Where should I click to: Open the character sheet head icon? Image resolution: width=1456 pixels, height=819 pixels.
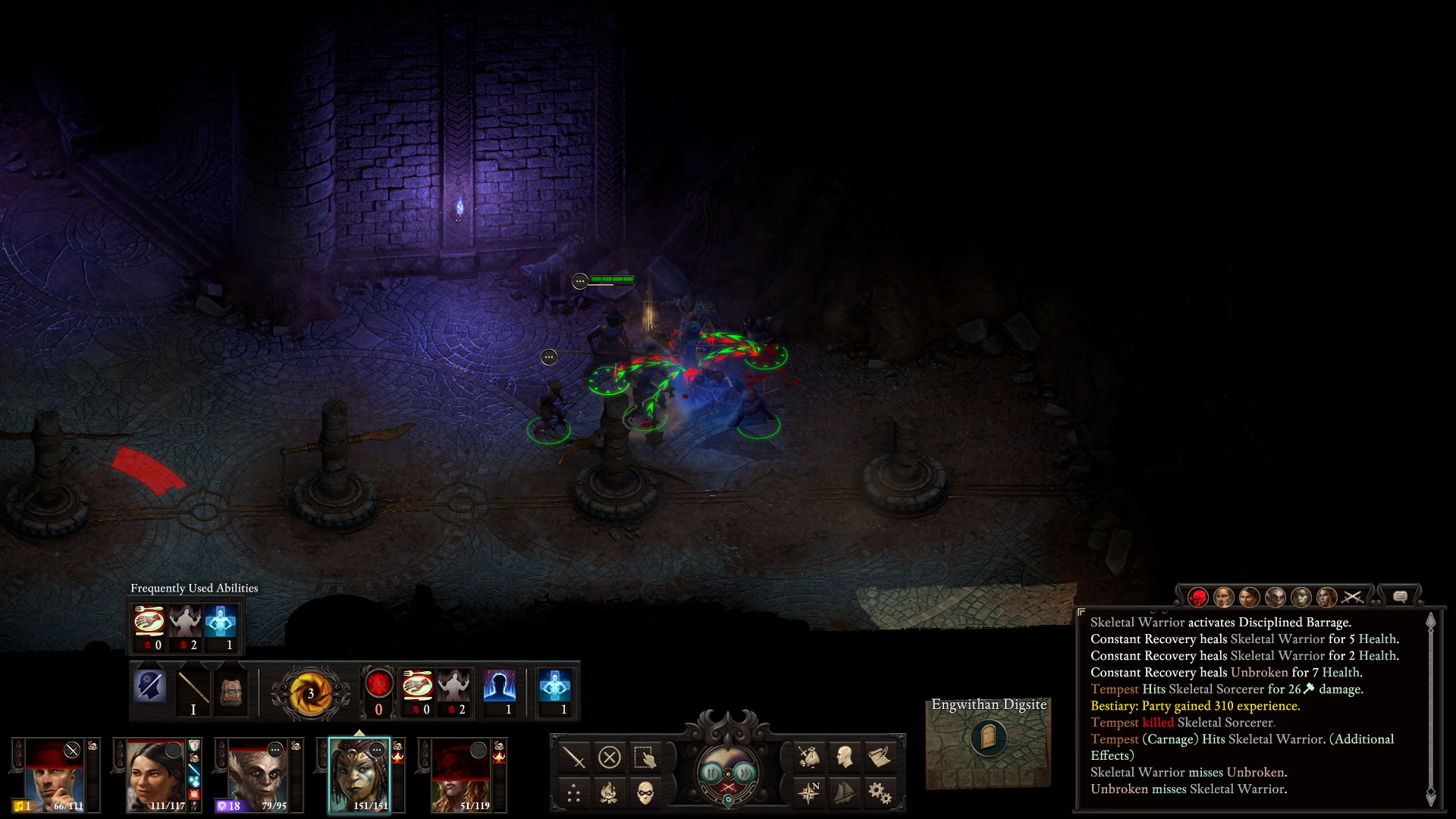[844, 757]
